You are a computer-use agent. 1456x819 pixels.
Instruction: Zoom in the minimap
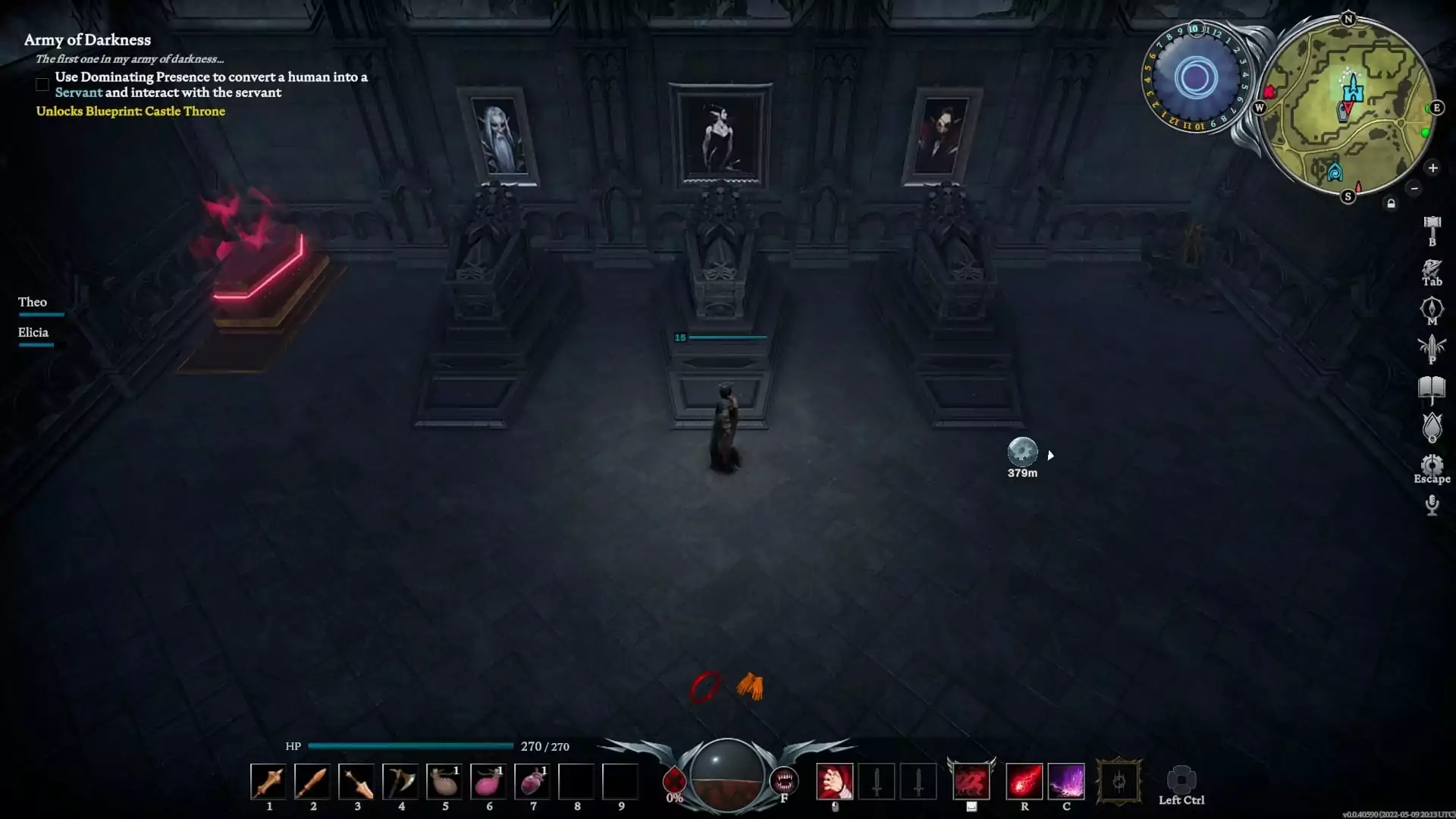pos(1432,168)
